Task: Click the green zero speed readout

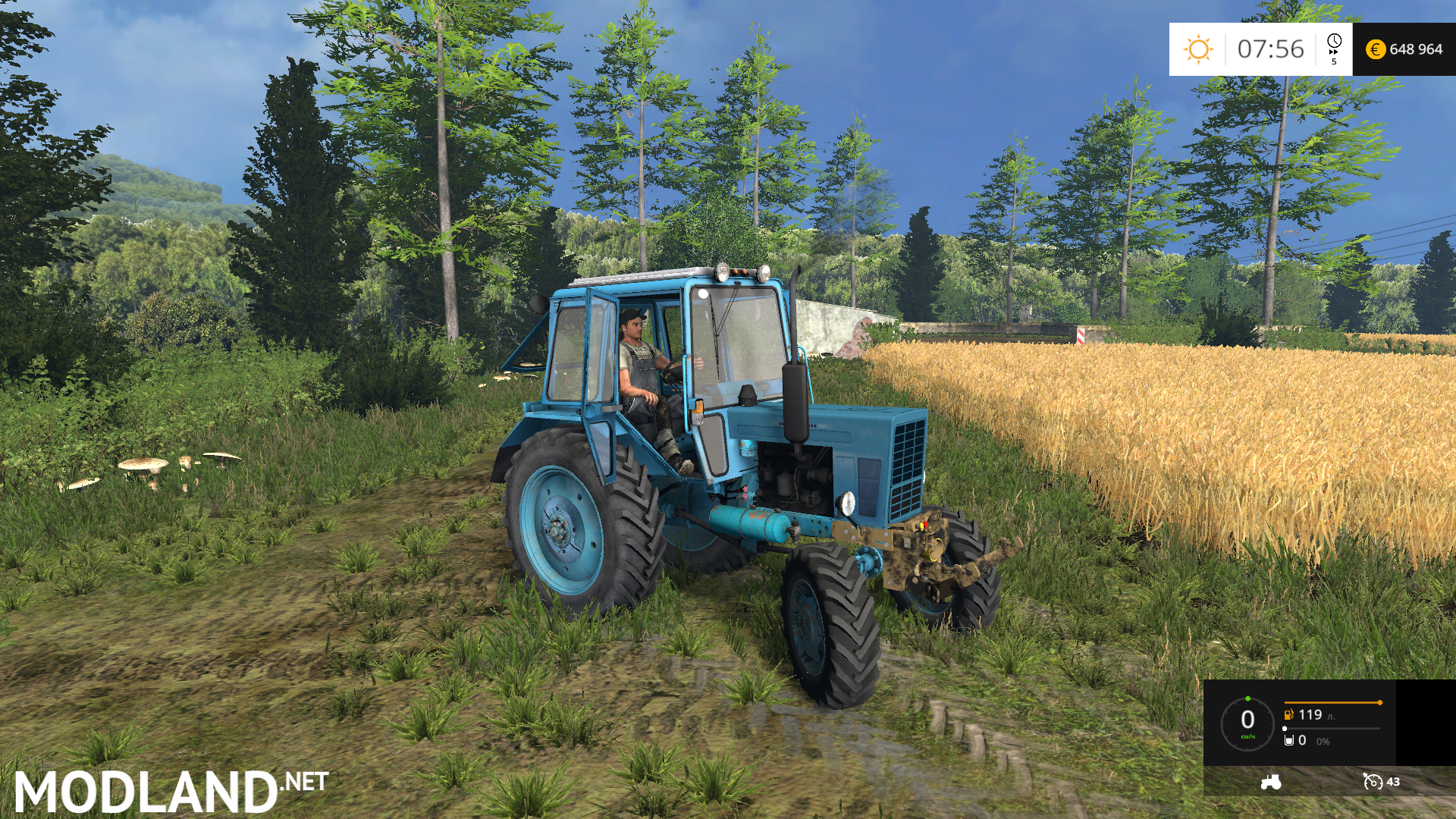Action: [1247, 718]
